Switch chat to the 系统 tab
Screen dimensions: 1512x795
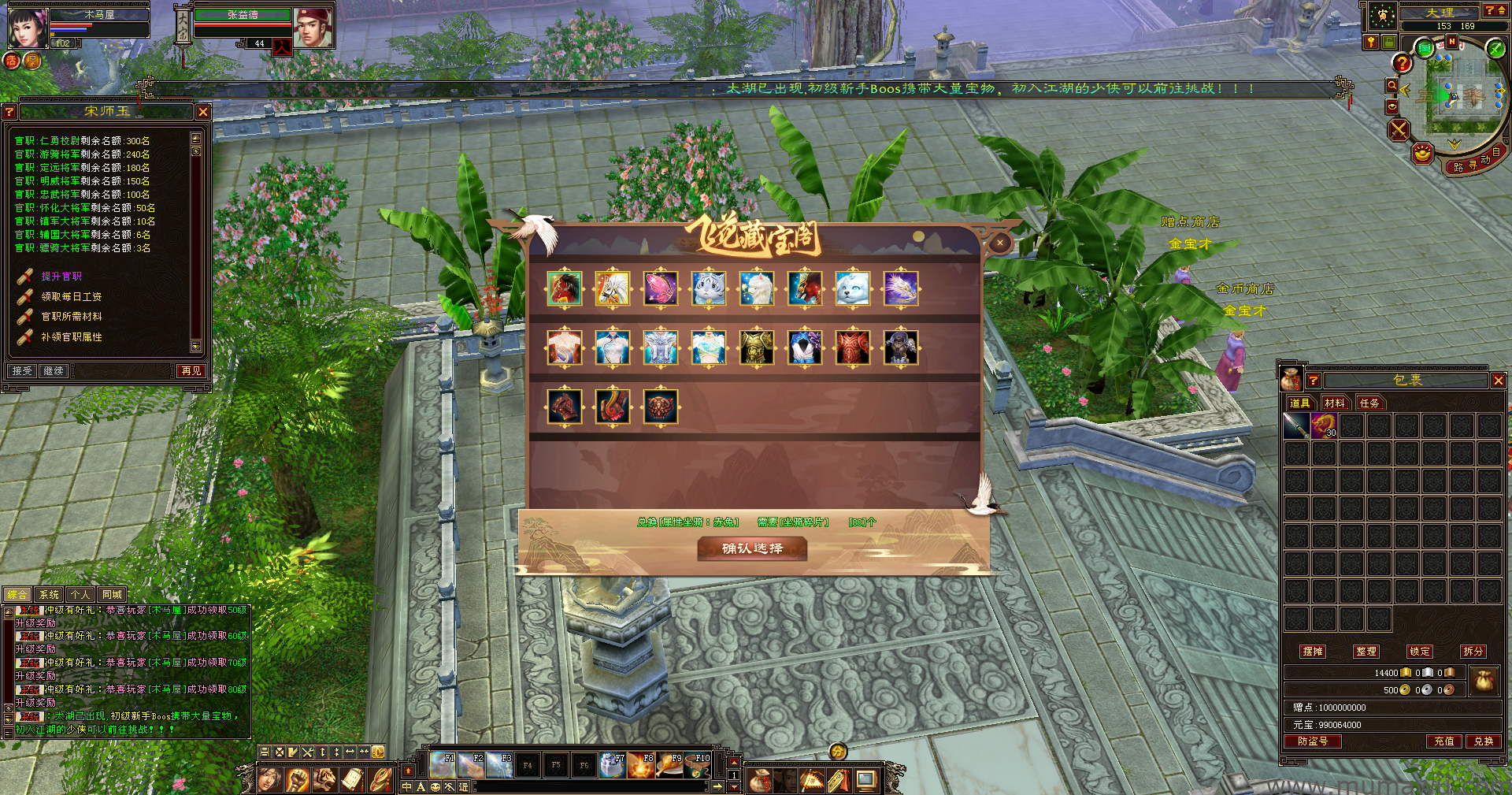49,595
